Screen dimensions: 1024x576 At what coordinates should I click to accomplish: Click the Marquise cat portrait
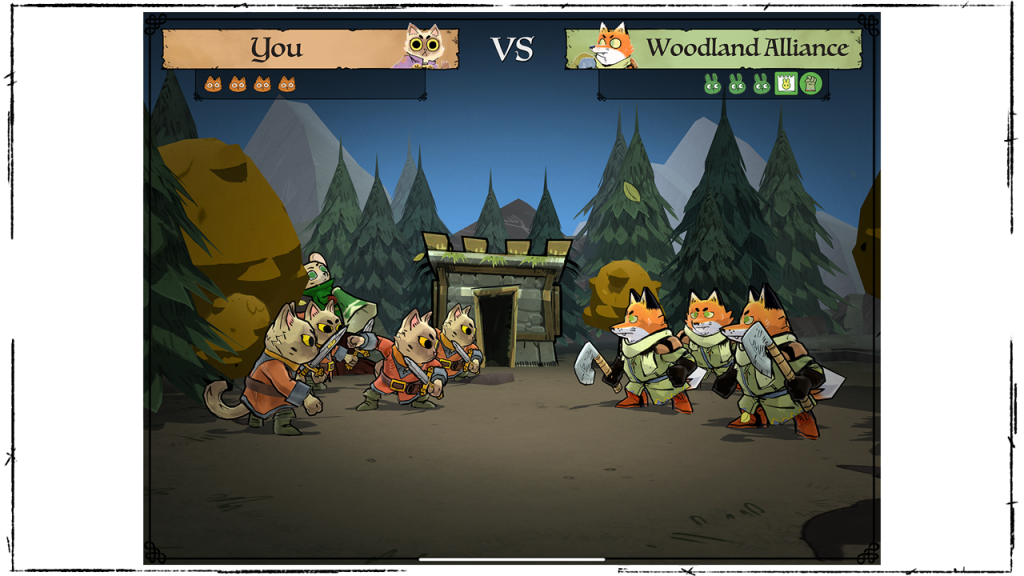point(424,46)
